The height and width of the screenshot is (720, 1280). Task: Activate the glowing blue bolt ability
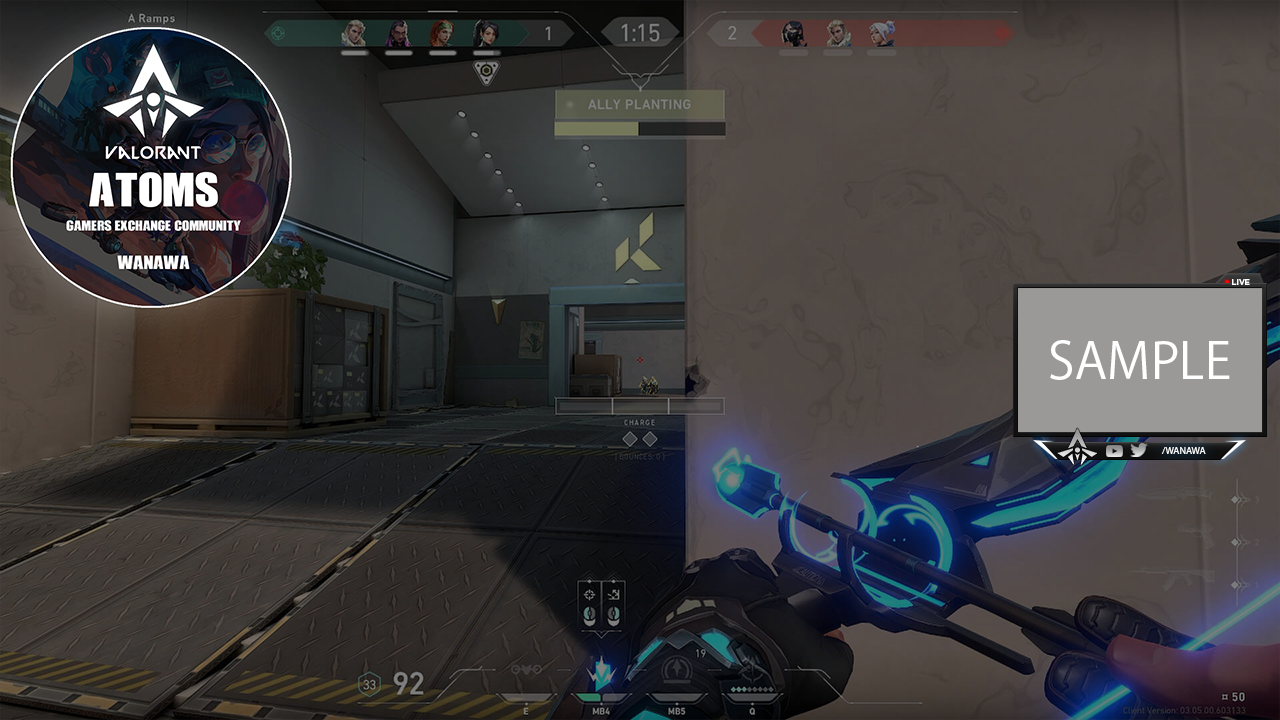click(600, 674)
